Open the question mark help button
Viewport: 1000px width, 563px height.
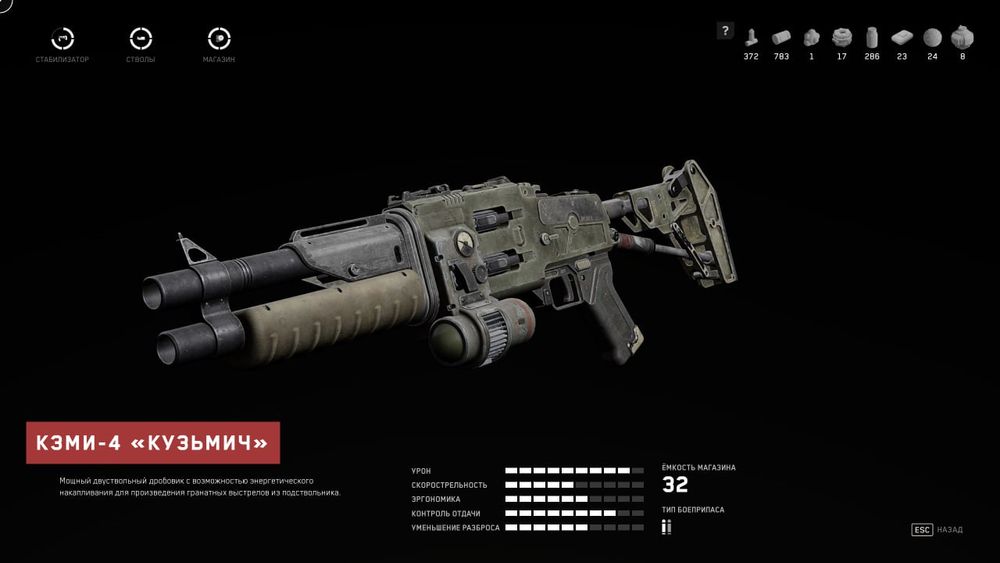(725, 31)
